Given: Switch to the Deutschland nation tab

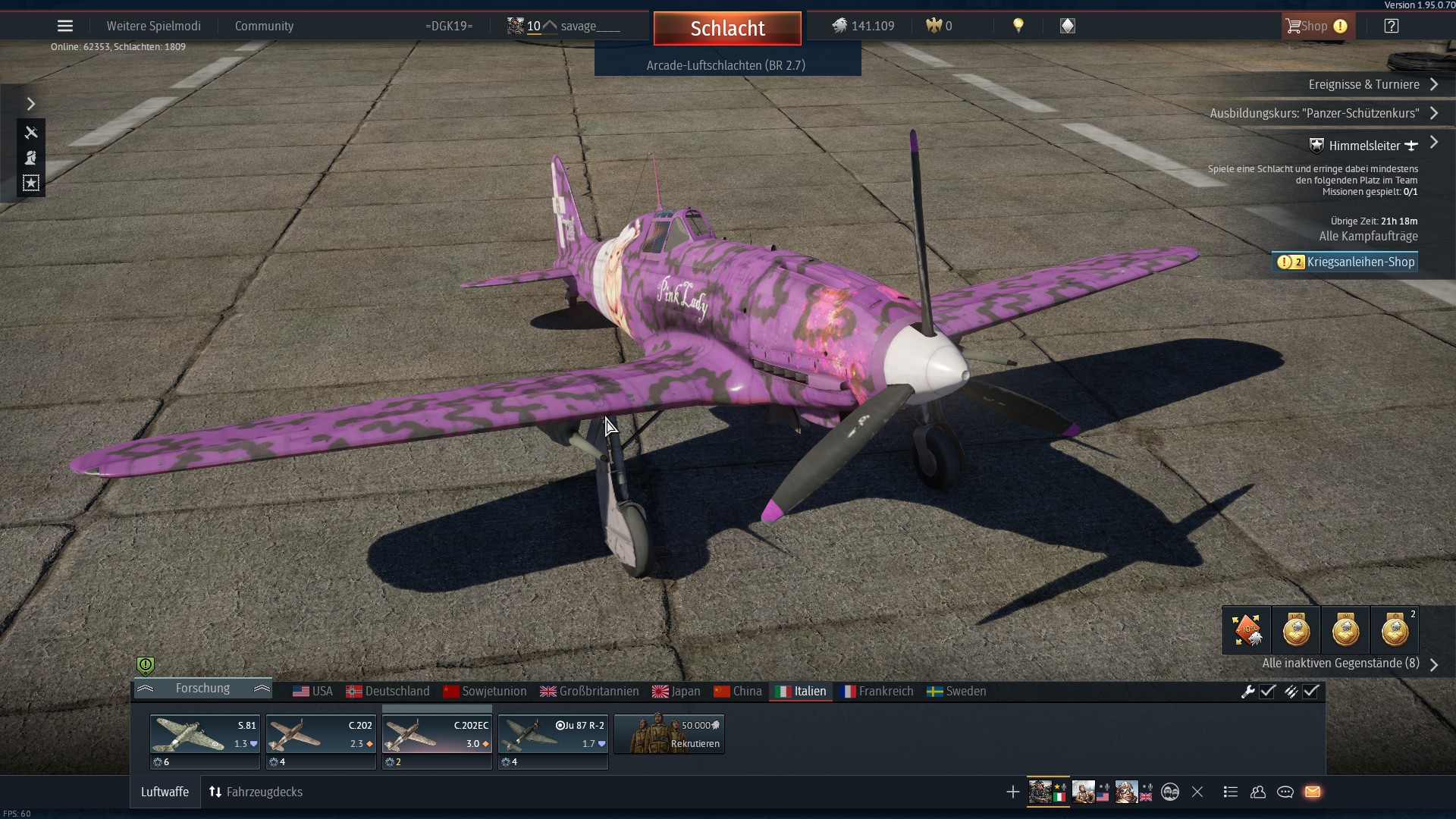Looking at the screenshot, I should click(x=388, y=691).
